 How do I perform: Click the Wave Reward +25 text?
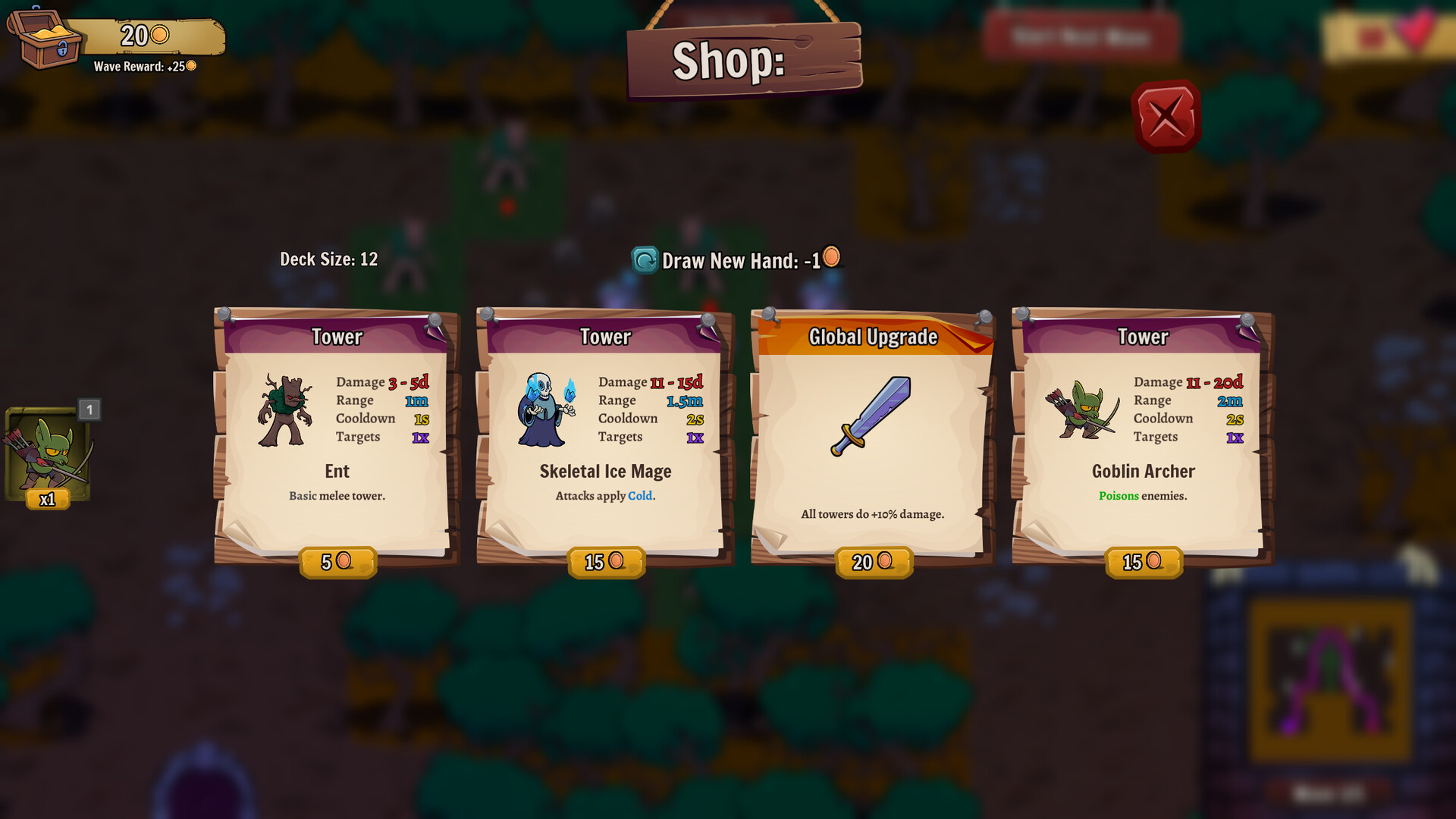pos(141,66)
